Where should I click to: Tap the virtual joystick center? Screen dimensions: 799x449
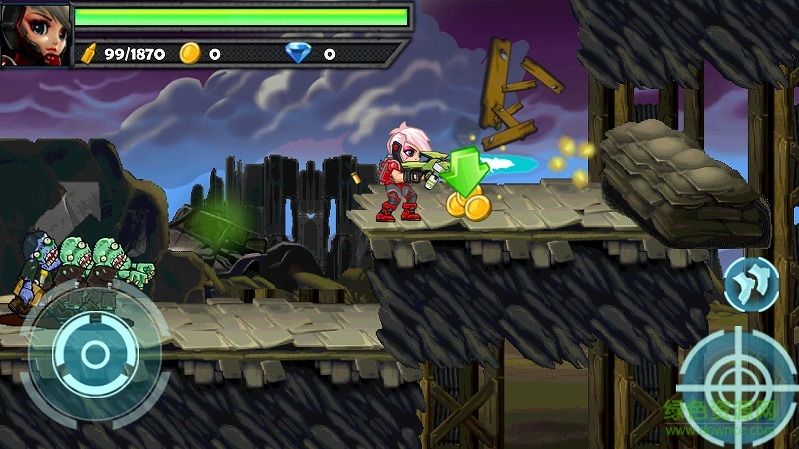click(x=94, y=353)
